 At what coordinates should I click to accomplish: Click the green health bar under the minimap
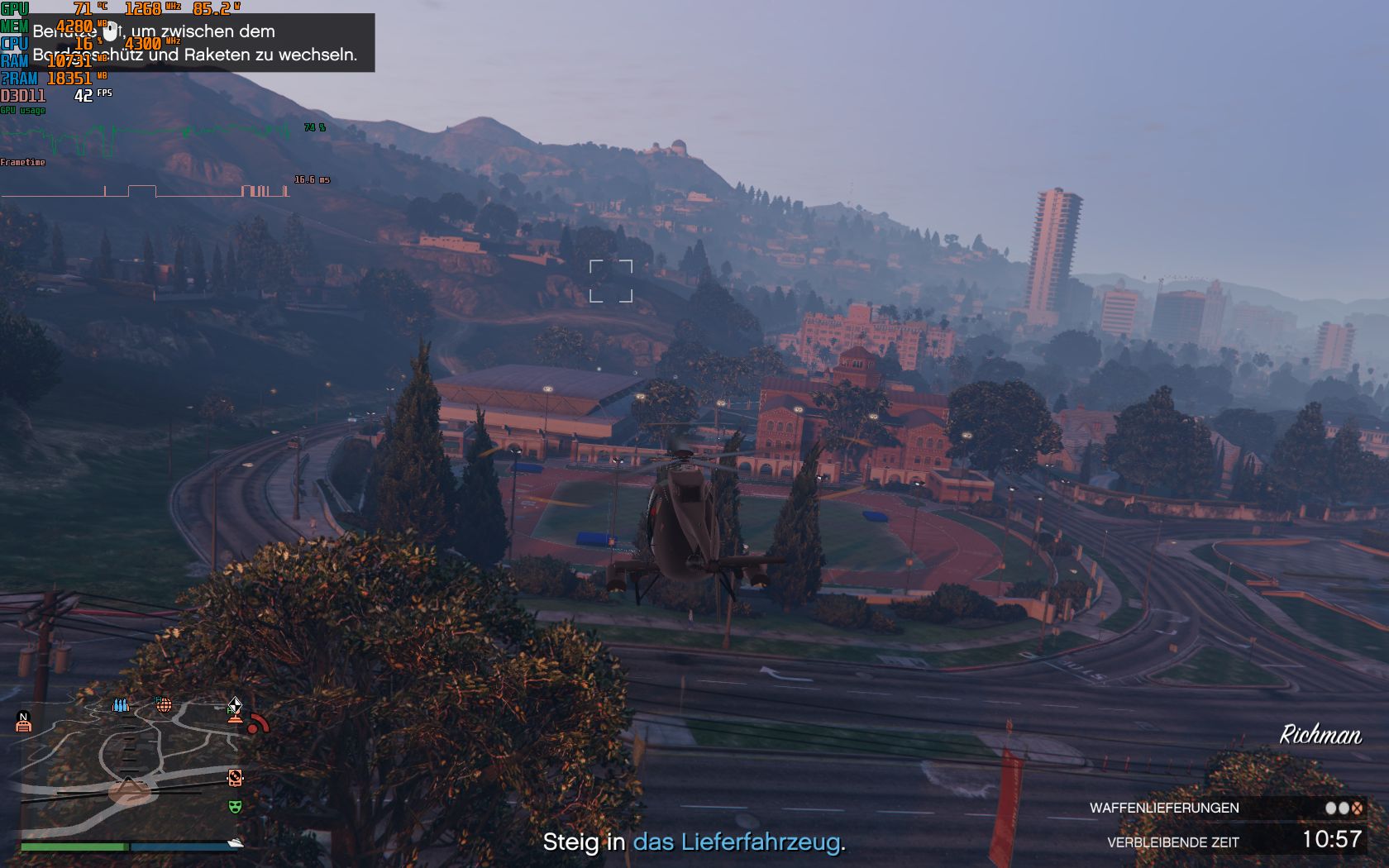(x=73, y=847)
